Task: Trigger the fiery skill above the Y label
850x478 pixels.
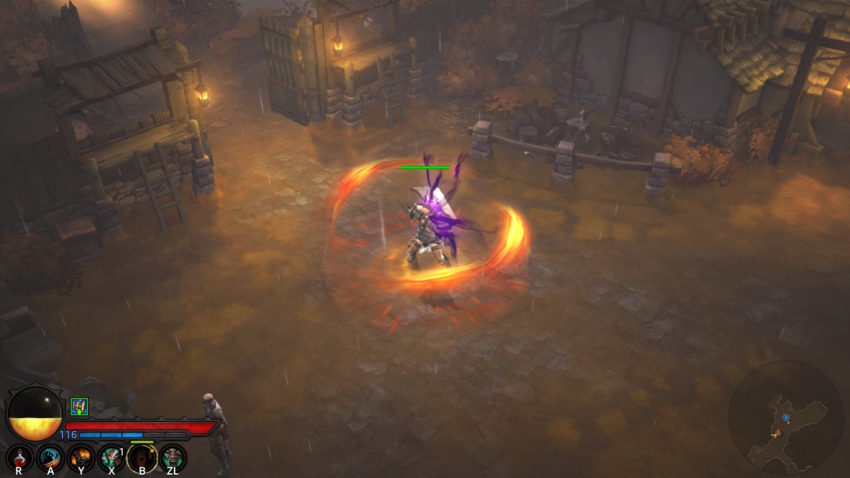Action: 81,456
